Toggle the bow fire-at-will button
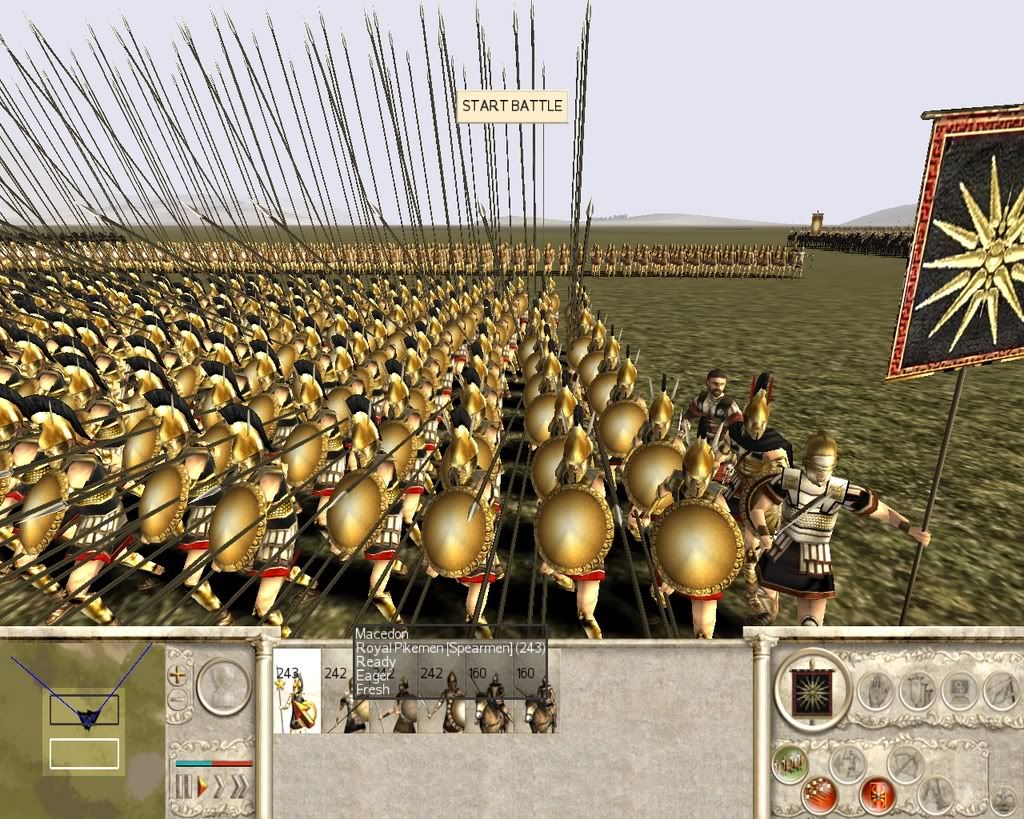This screenshot has height=819, width=1024. (906, 765)
